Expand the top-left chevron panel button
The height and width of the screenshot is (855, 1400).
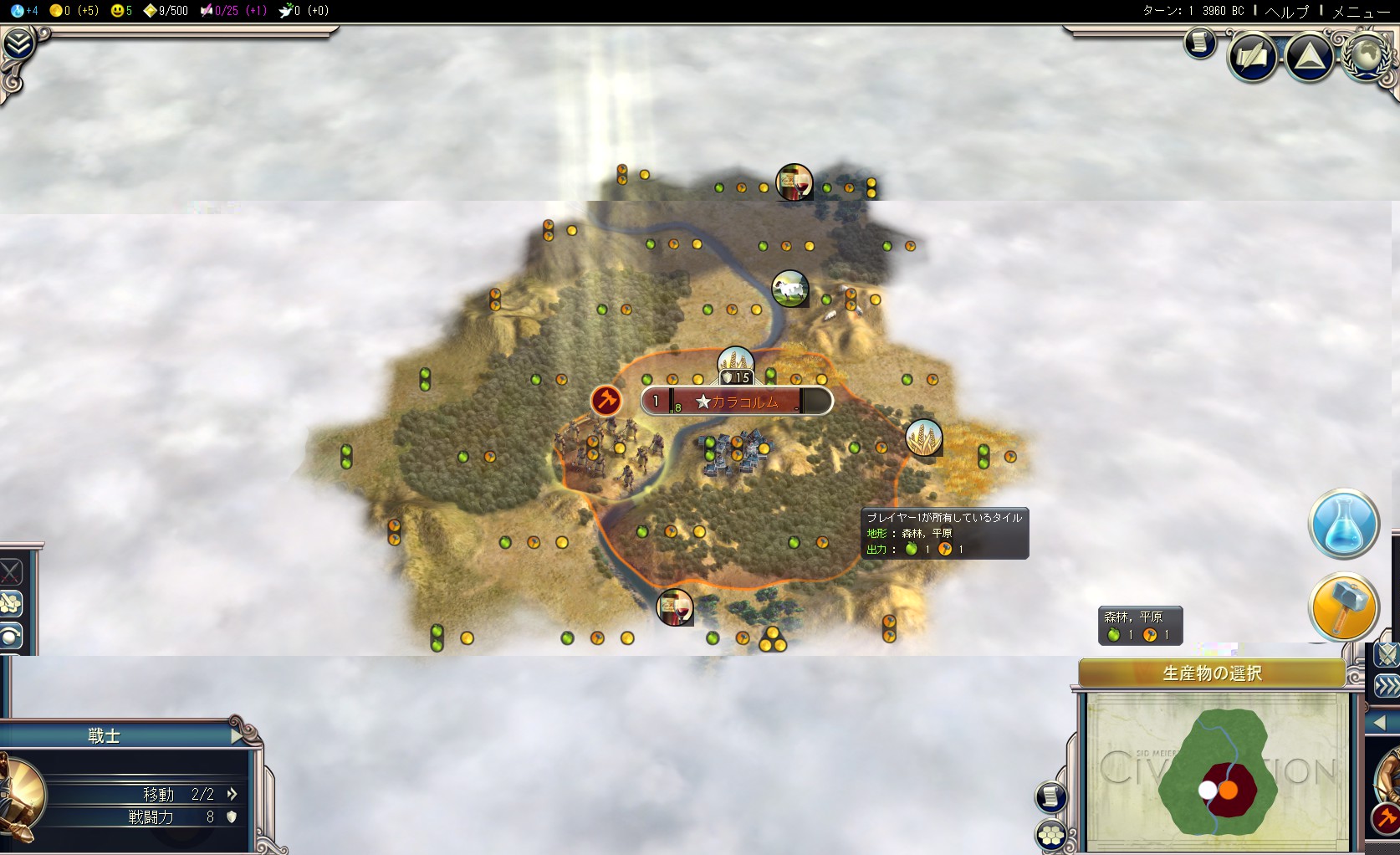coord(17,44)
